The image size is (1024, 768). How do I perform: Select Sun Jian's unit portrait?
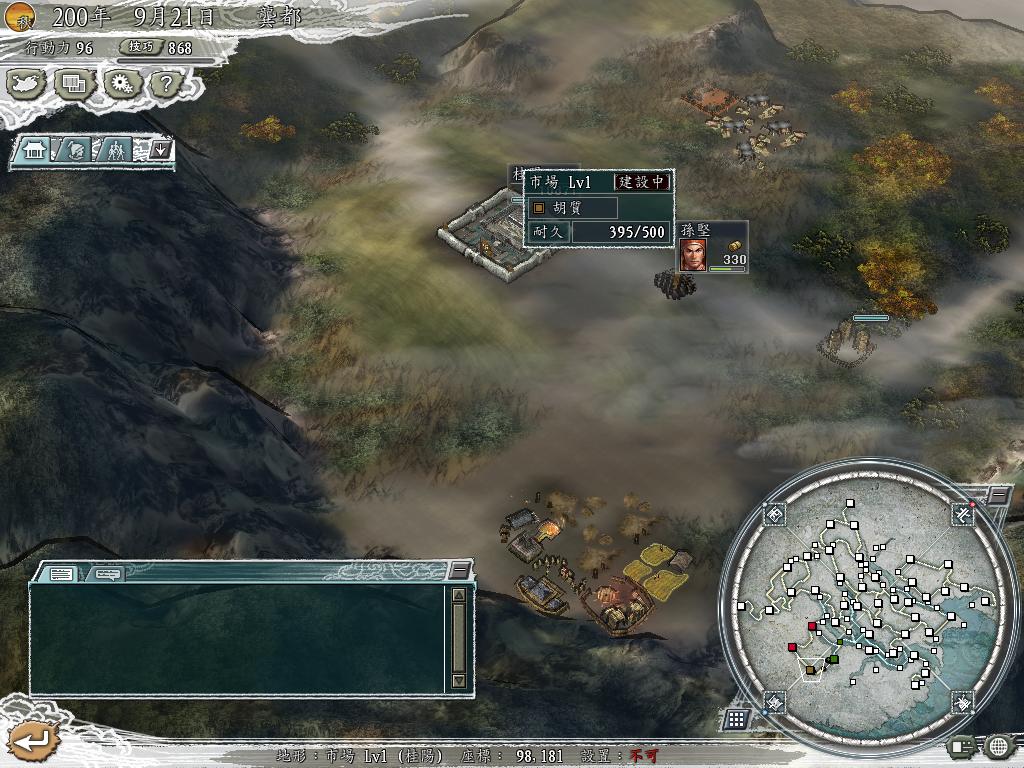point(693,256)
